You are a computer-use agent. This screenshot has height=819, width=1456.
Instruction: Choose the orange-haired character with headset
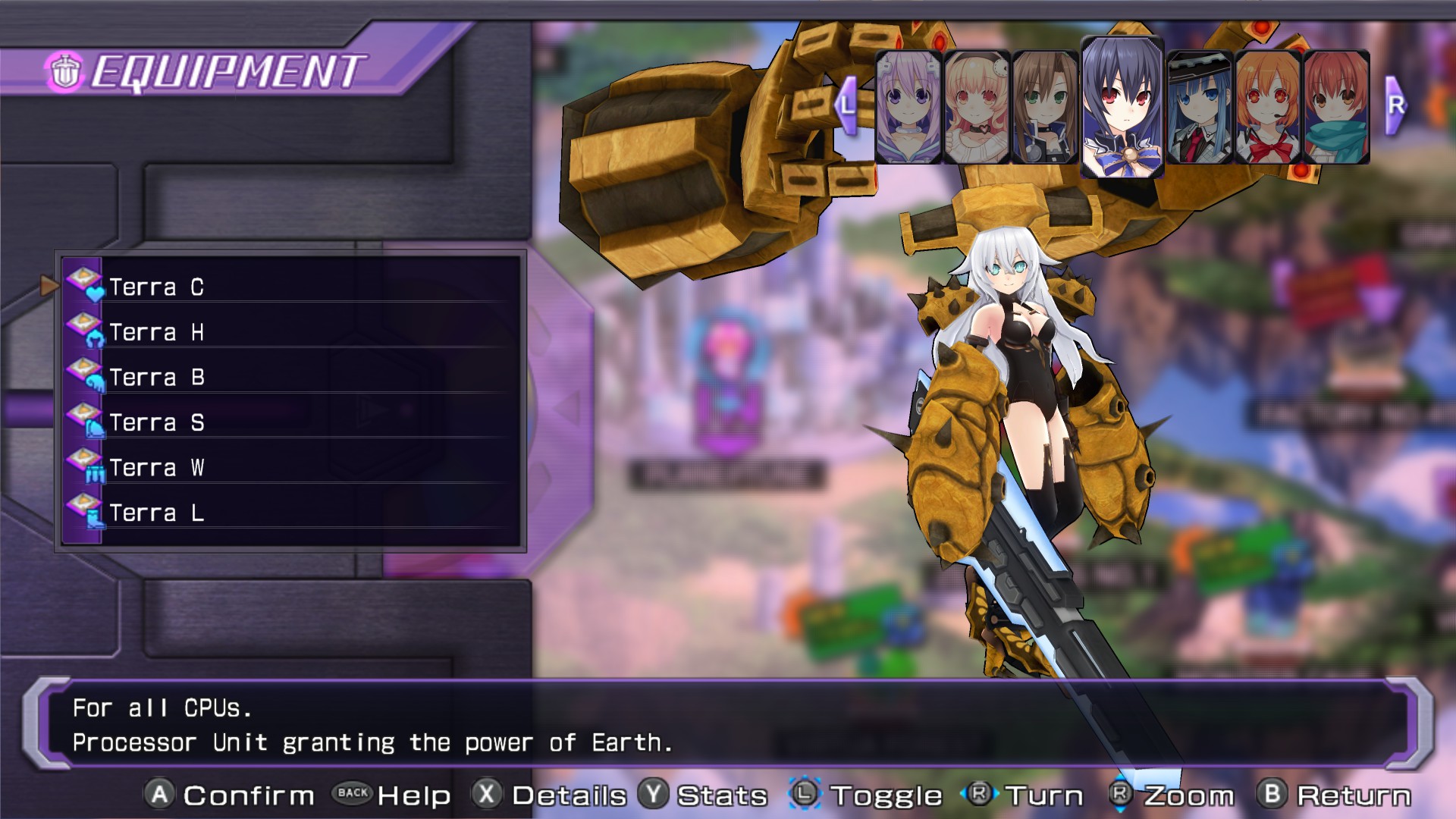(1268, 107)
